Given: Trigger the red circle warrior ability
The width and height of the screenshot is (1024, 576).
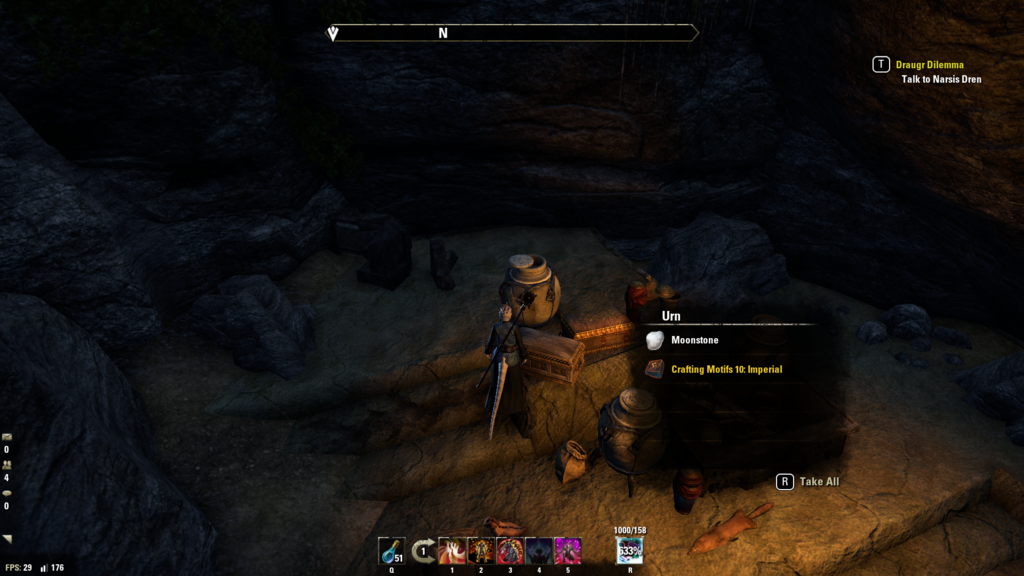Looking at the screenshot, I should tap(510, 551).
